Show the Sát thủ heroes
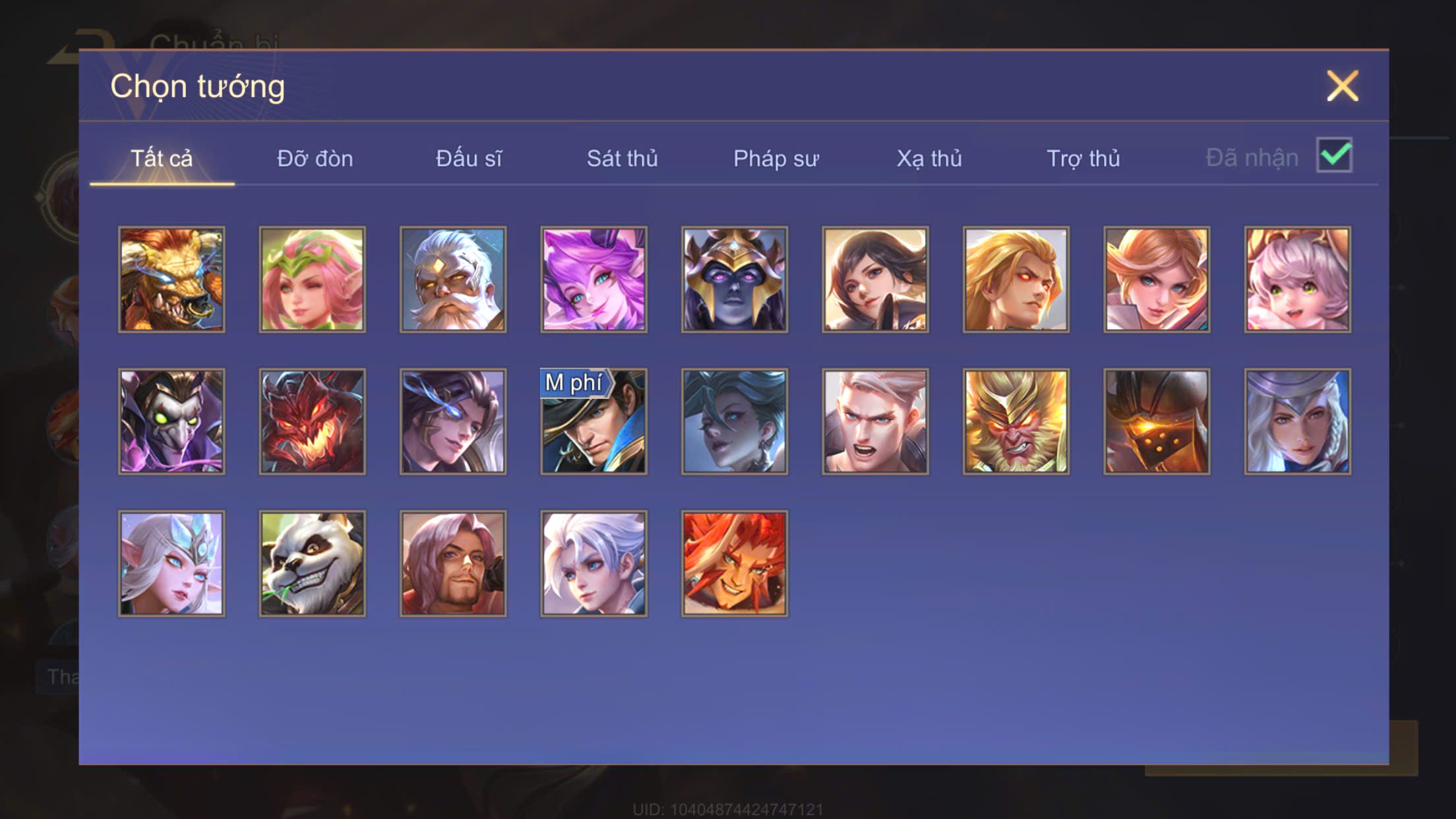This screenshot has height=819, width=1456. 622,159
